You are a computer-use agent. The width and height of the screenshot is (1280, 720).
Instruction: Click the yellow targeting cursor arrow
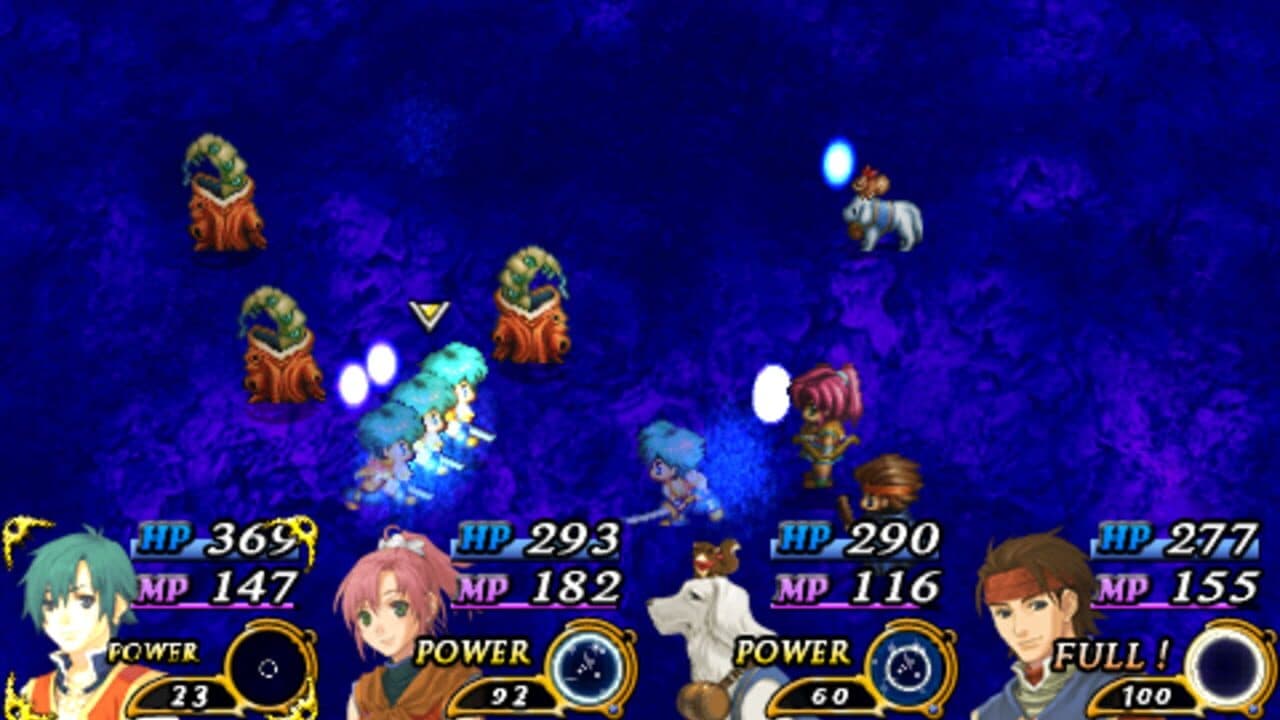pos(428,317)
